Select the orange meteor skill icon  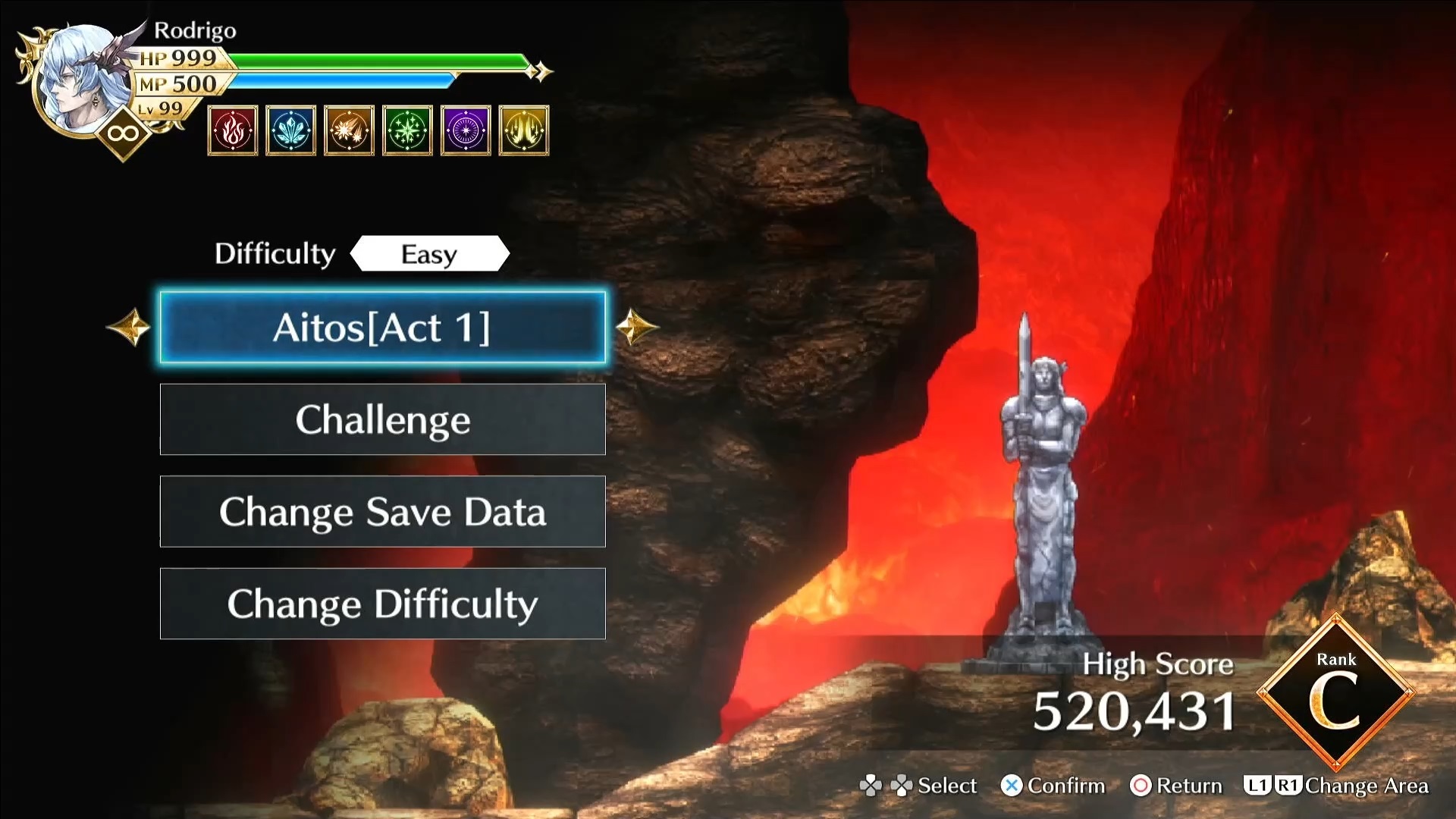pos(349,130)
